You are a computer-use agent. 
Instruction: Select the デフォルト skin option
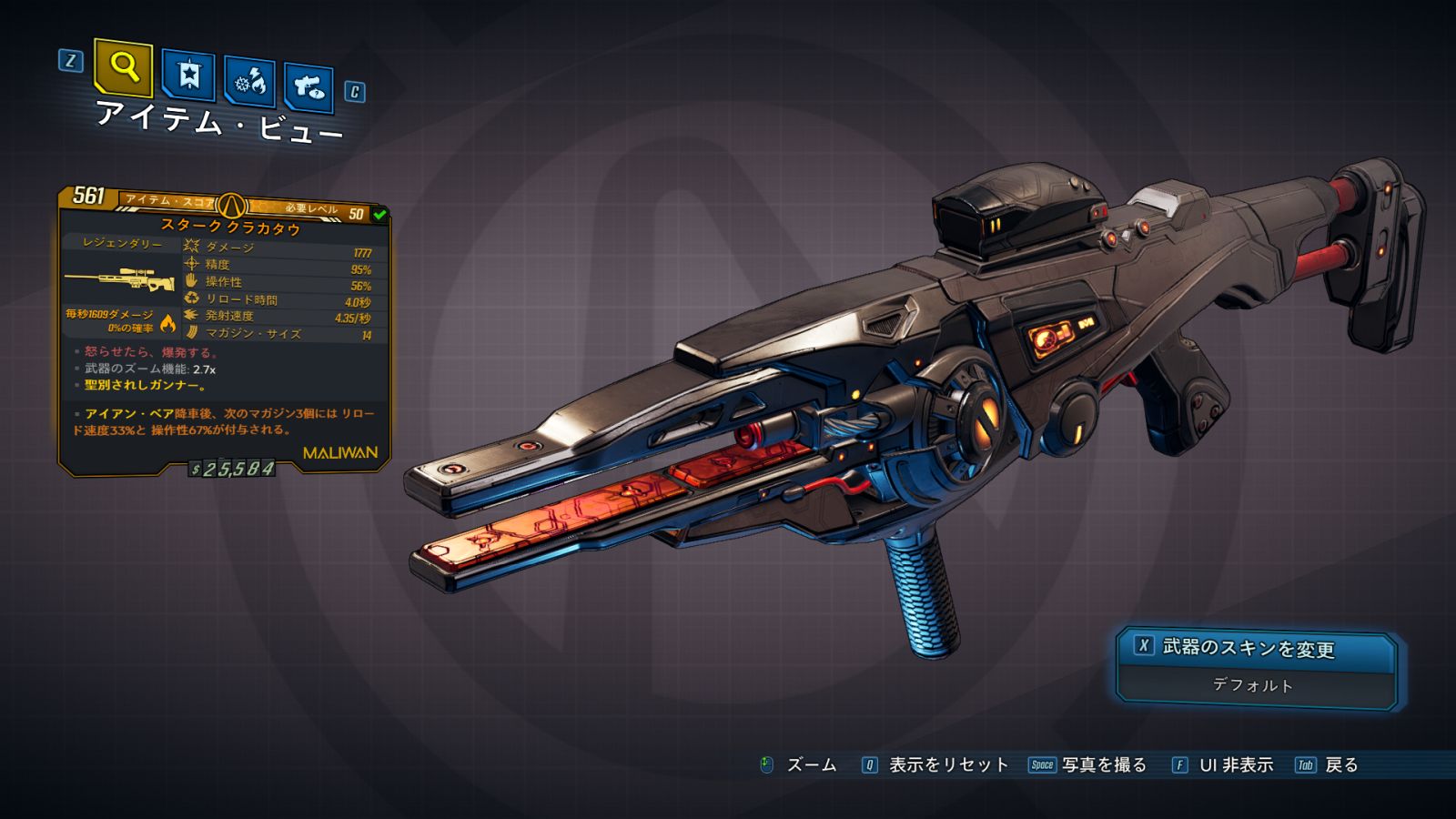1254,685
